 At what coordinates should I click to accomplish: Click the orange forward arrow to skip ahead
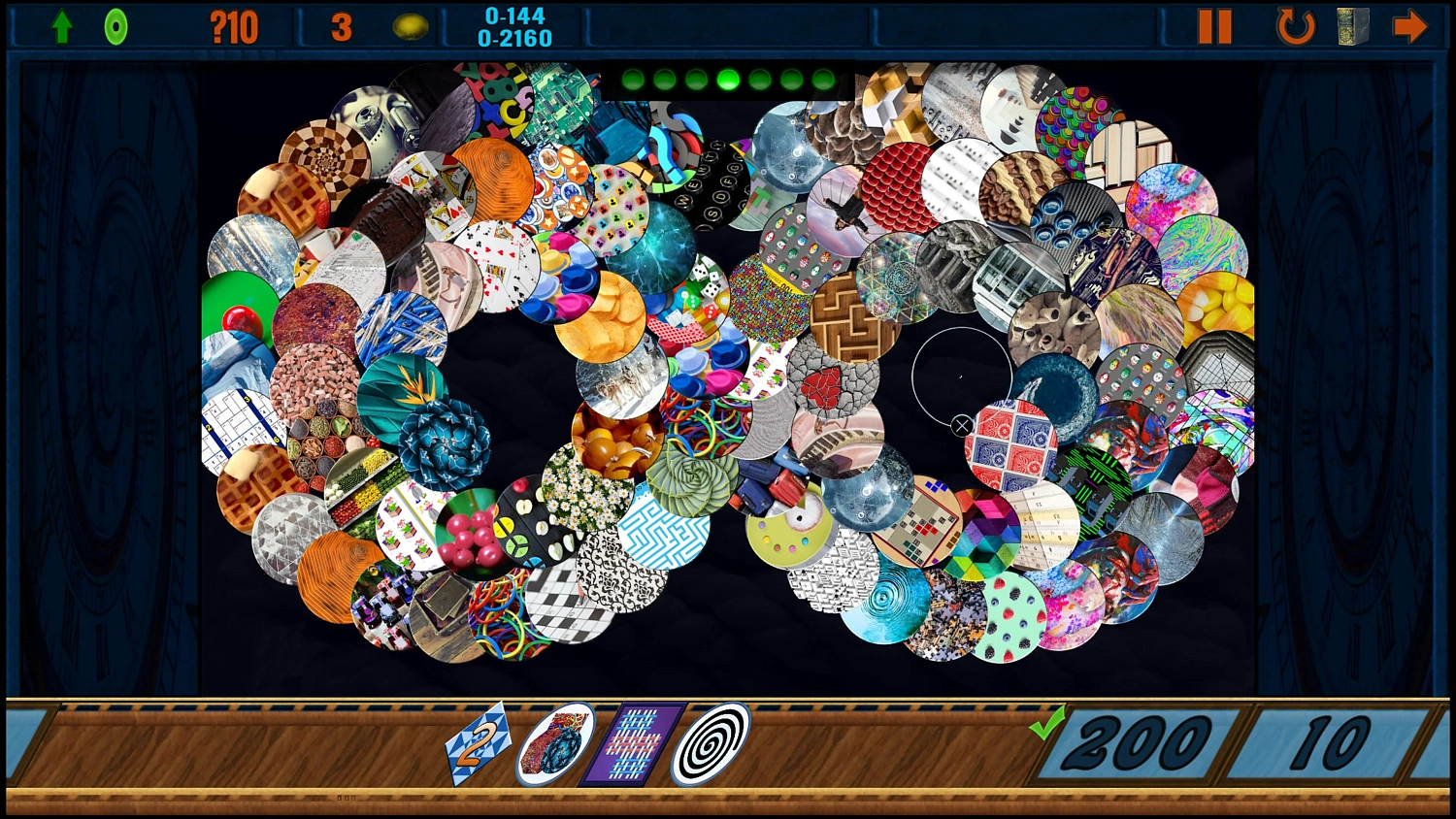pos(1412,25)
